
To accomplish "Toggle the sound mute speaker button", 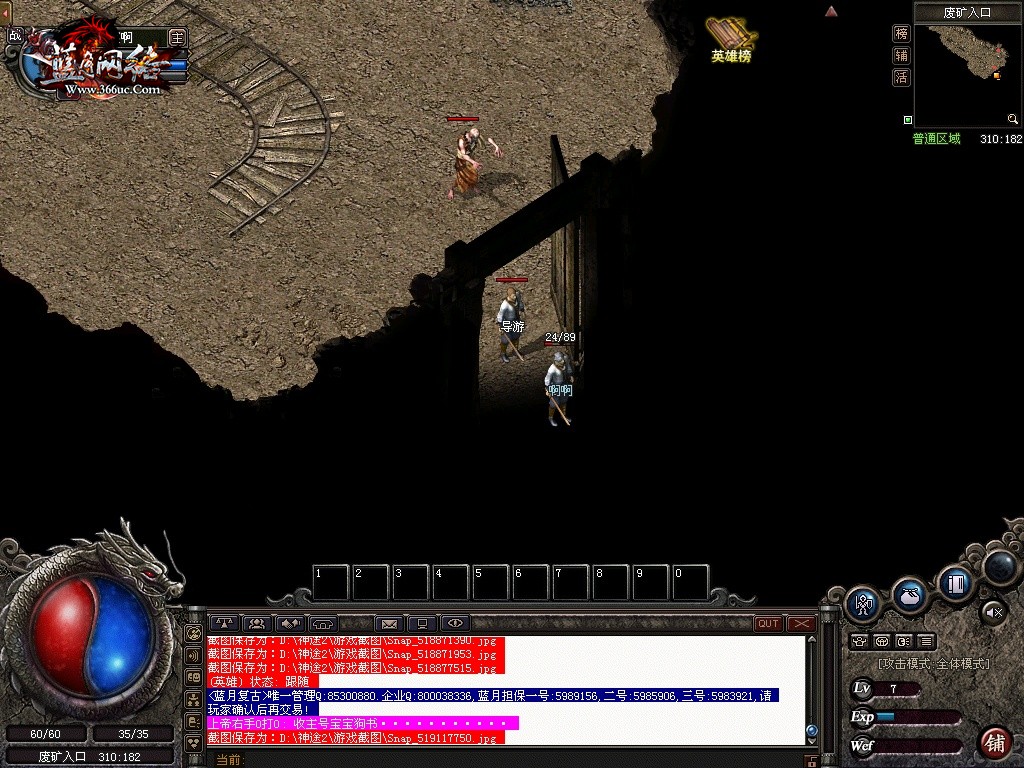I will click(993, 611).
